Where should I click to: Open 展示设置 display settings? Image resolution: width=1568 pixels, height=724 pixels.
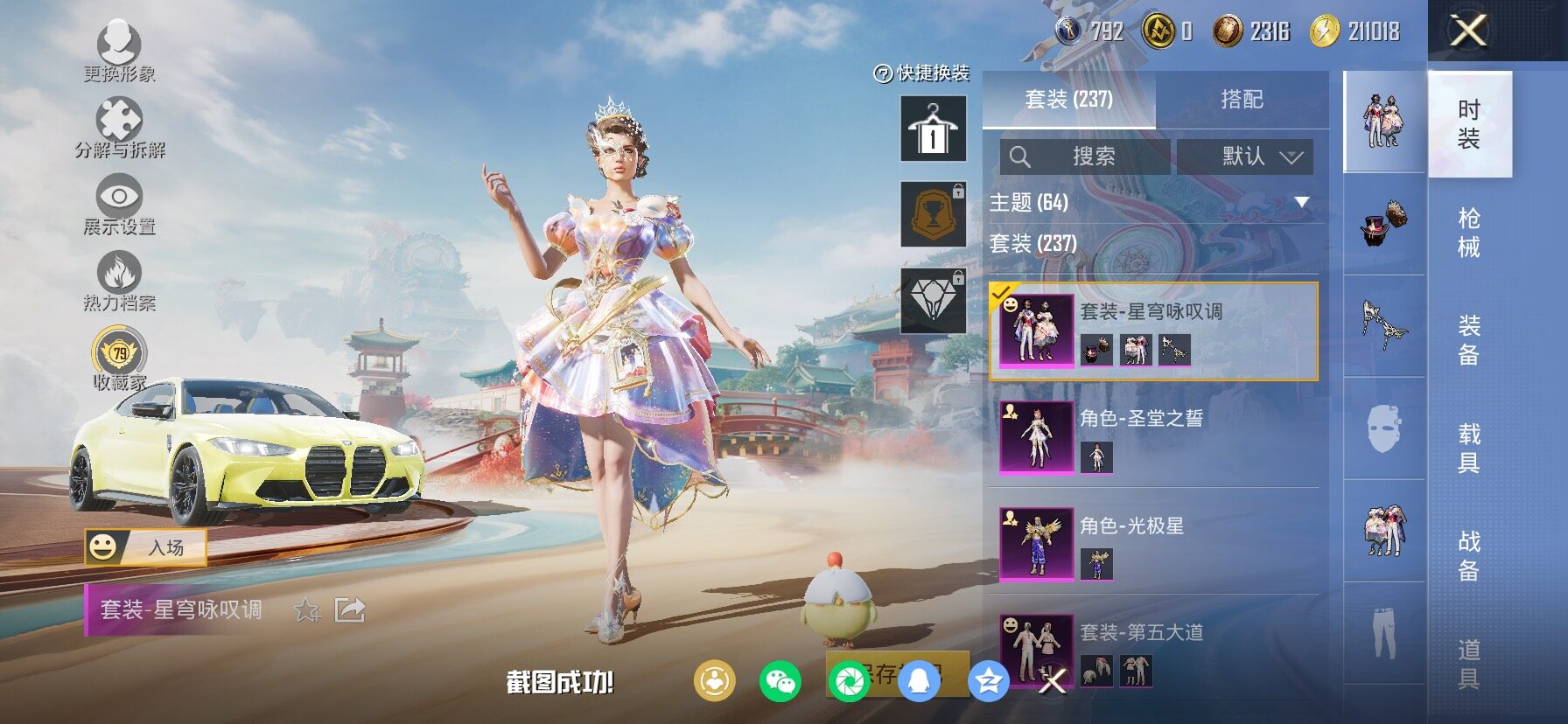tap(119, 205)
